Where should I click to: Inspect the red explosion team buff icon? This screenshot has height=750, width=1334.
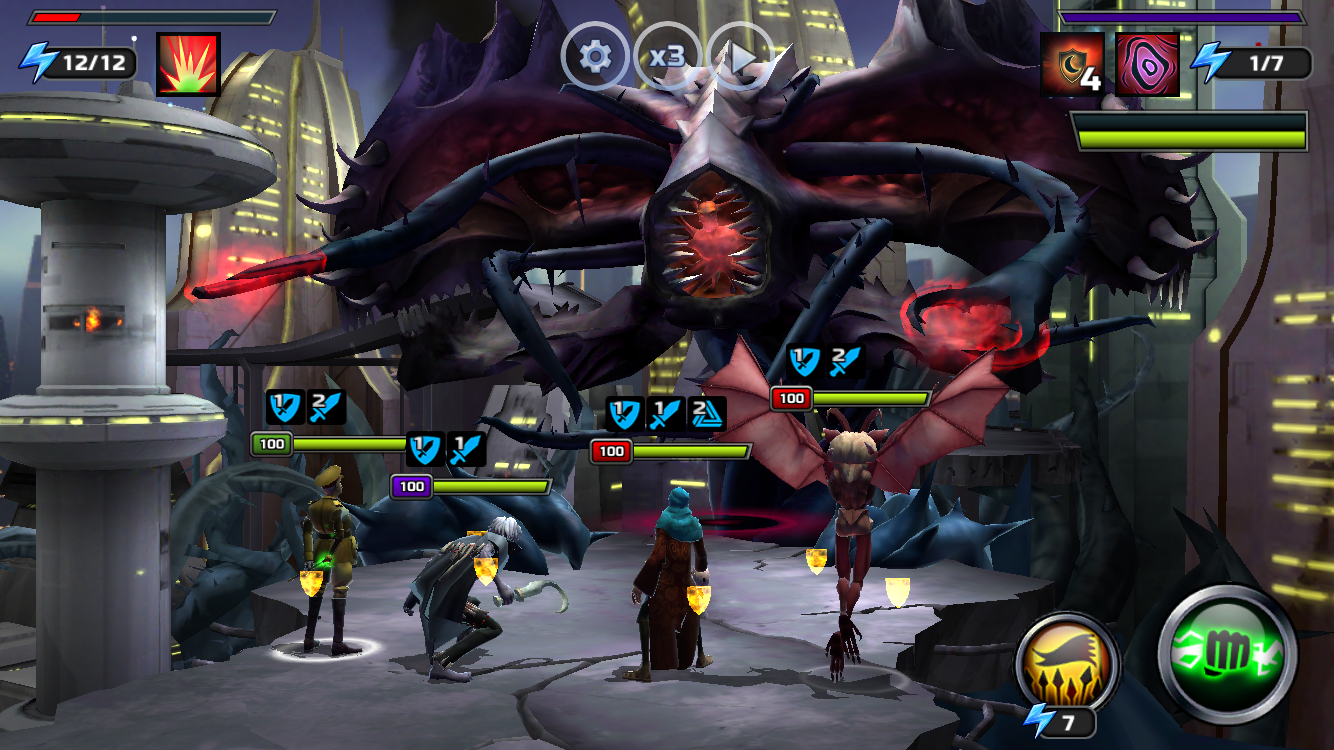tap(188, 64)
